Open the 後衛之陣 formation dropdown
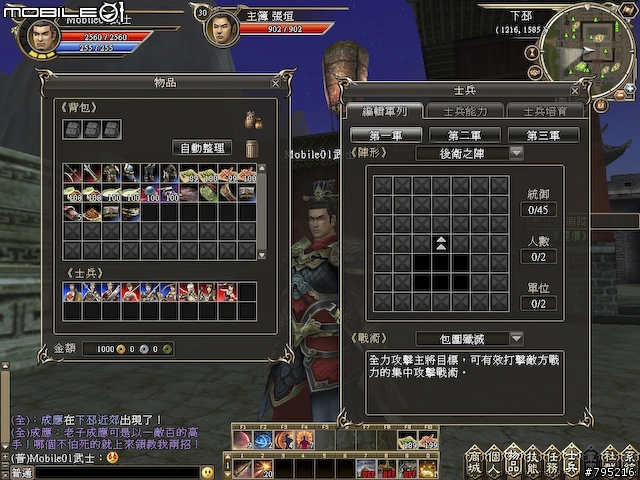 coord(516,153)
